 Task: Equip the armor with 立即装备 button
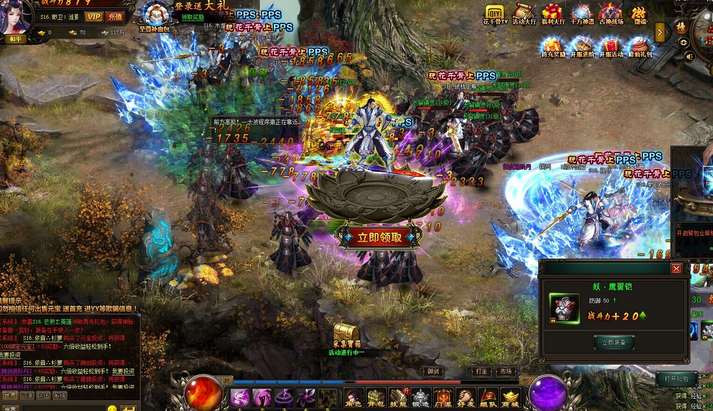(x=615, y=341)
